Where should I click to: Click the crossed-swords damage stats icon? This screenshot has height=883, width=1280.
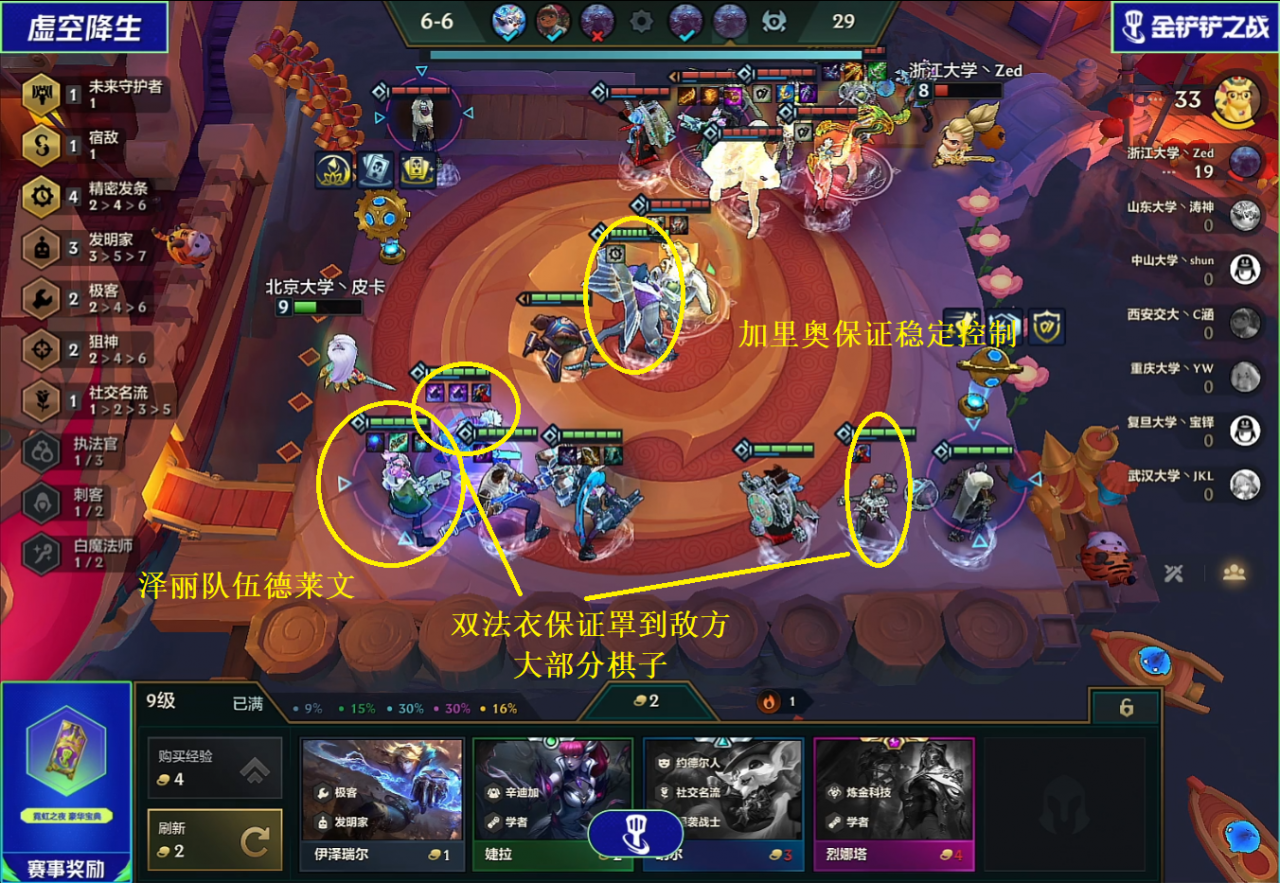pyautogui.click(x=1175, y=573)
